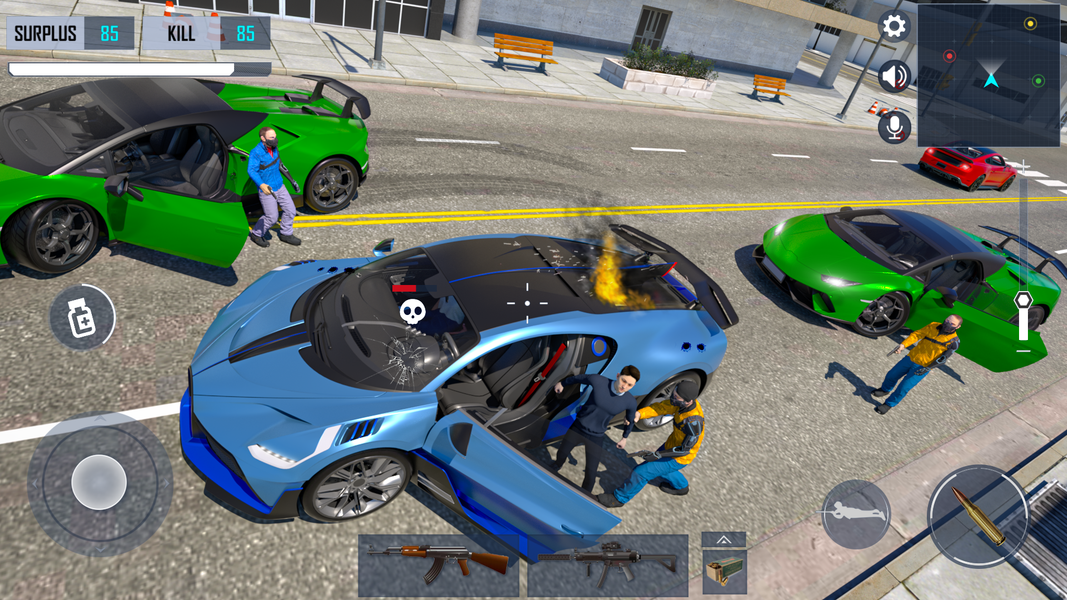Image resolution: width=1067 pixels, height=600 pixels.
Task: Toggle the speaker sound button
Action: tap(894, 76)
